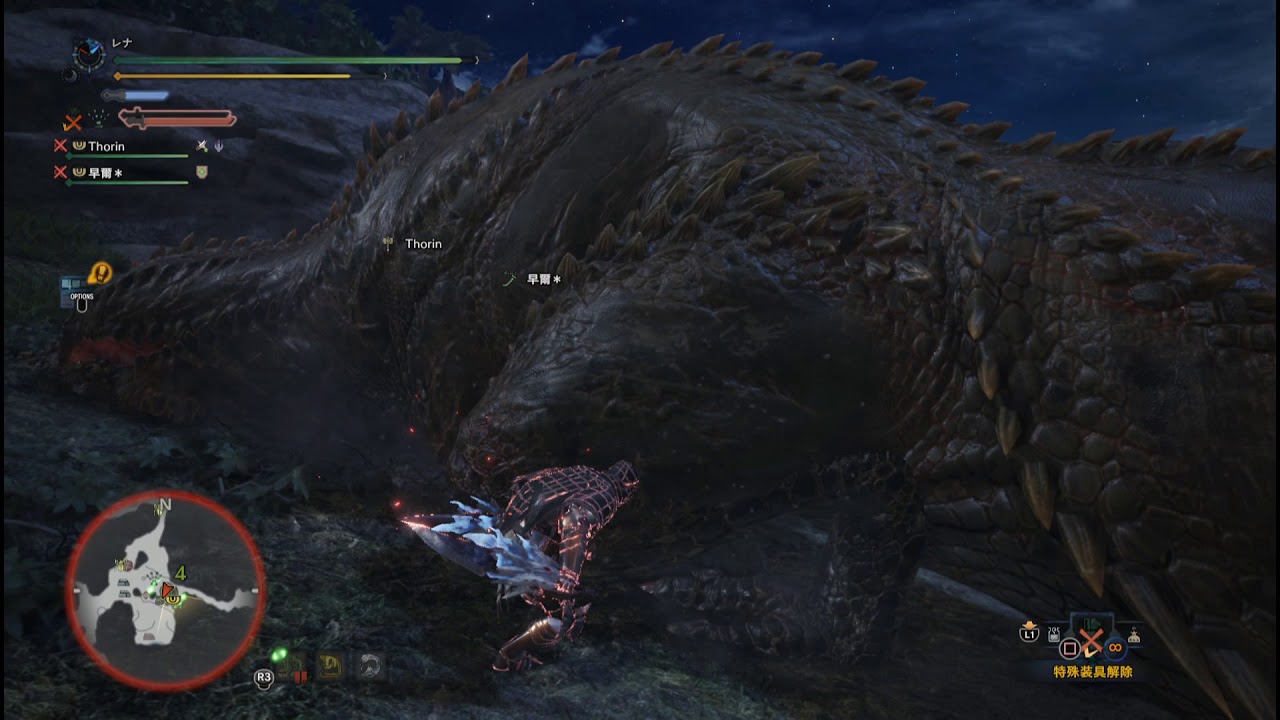Click the yellow monster eye marker on minimap
The image size is (1280, 720).
174,598
